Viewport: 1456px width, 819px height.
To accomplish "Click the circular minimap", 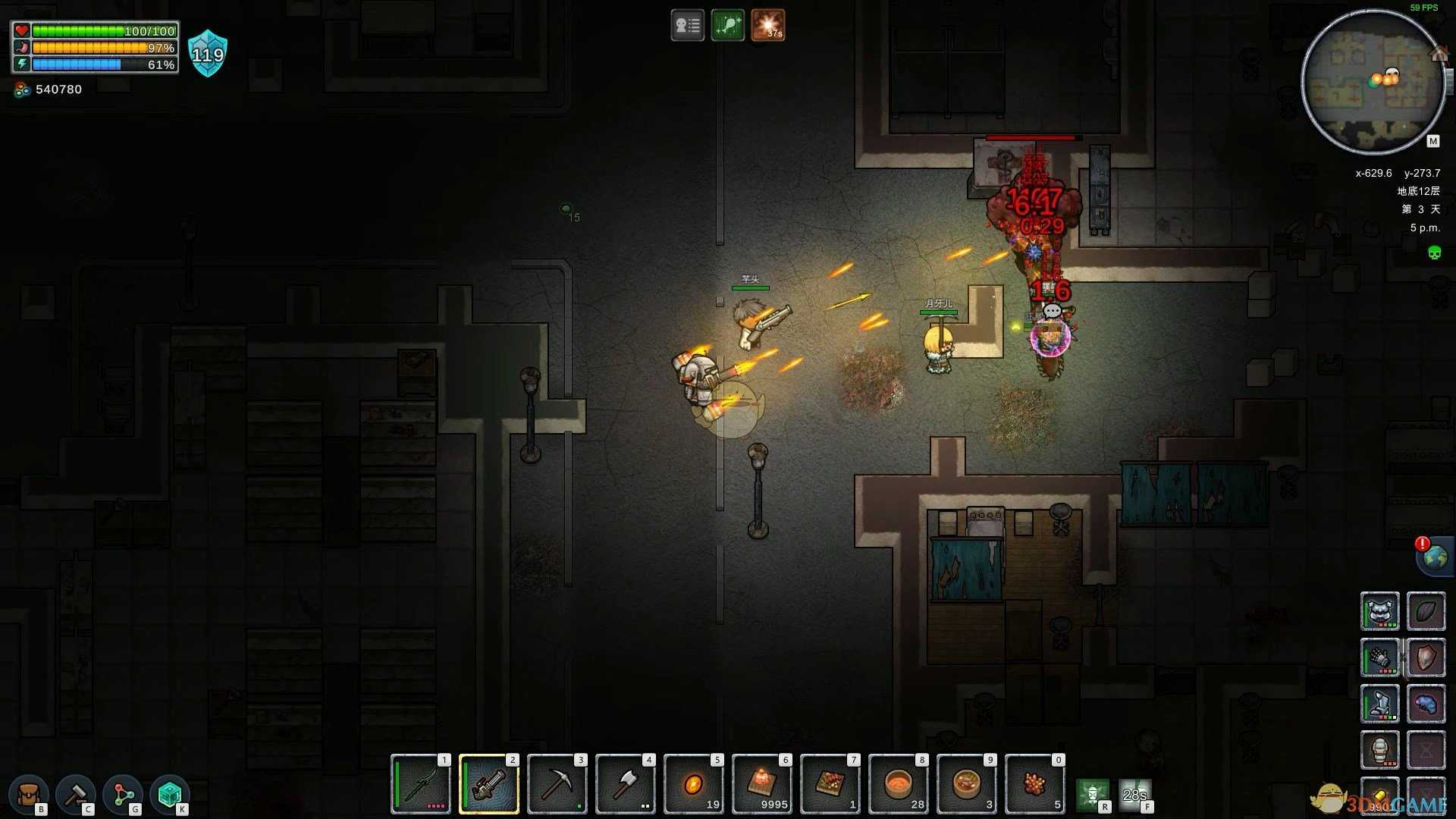I will [x=1373, y=82].
